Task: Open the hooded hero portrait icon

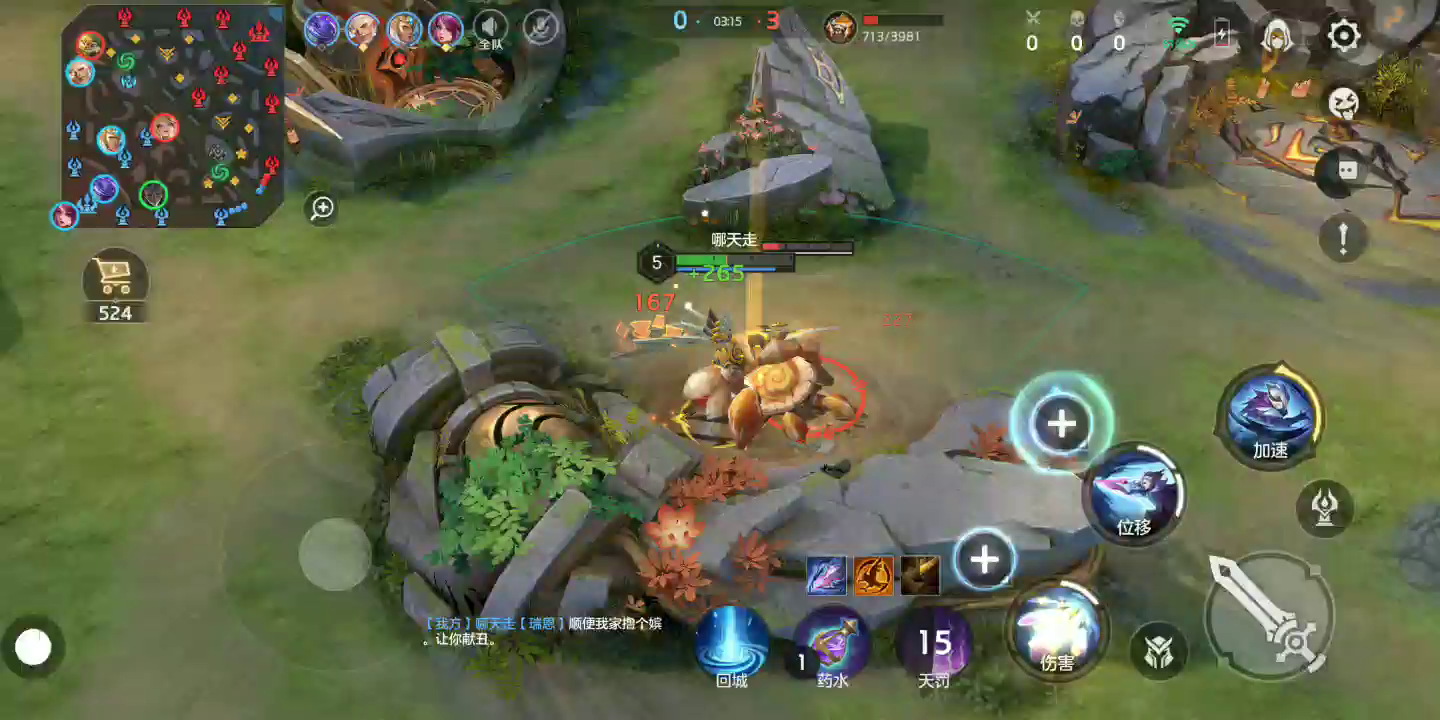Action: (1274, 37)
